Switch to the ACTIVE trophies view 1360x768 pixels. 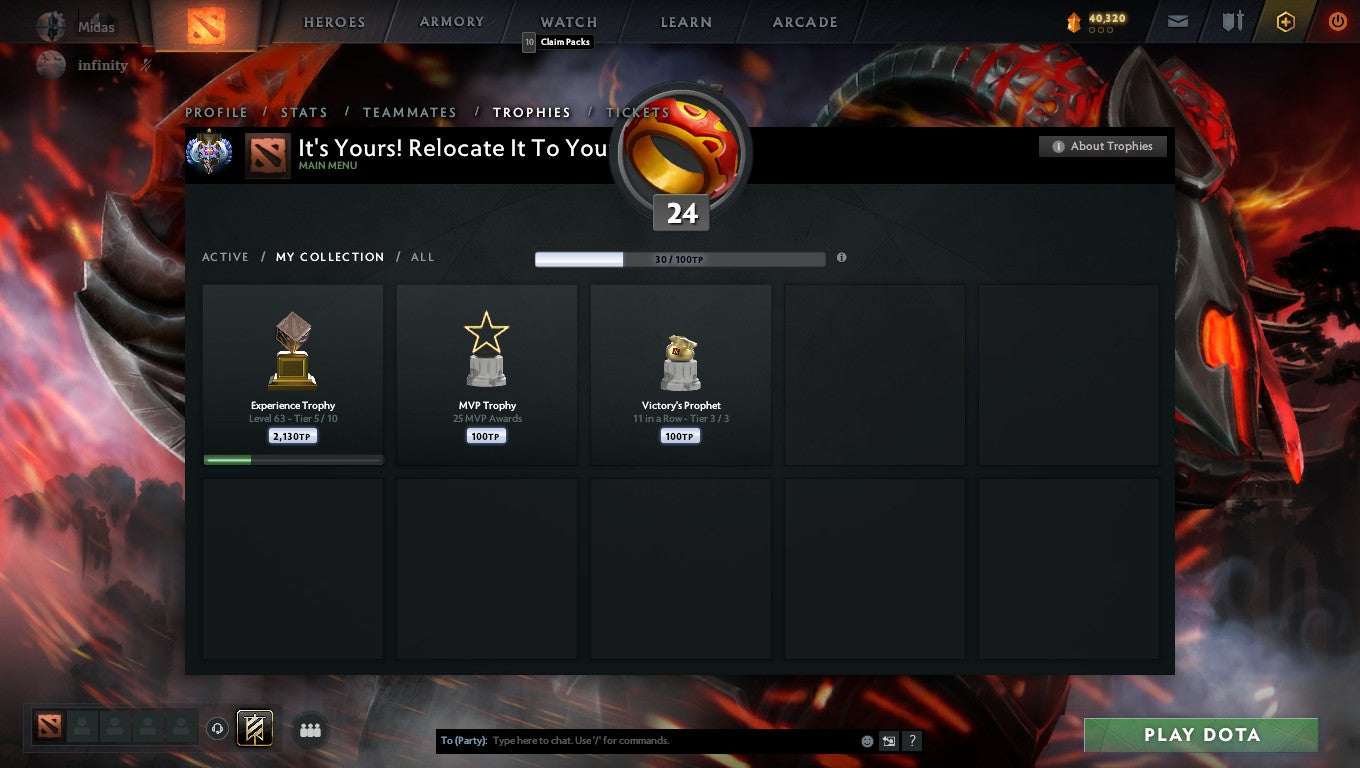[225, 257]
